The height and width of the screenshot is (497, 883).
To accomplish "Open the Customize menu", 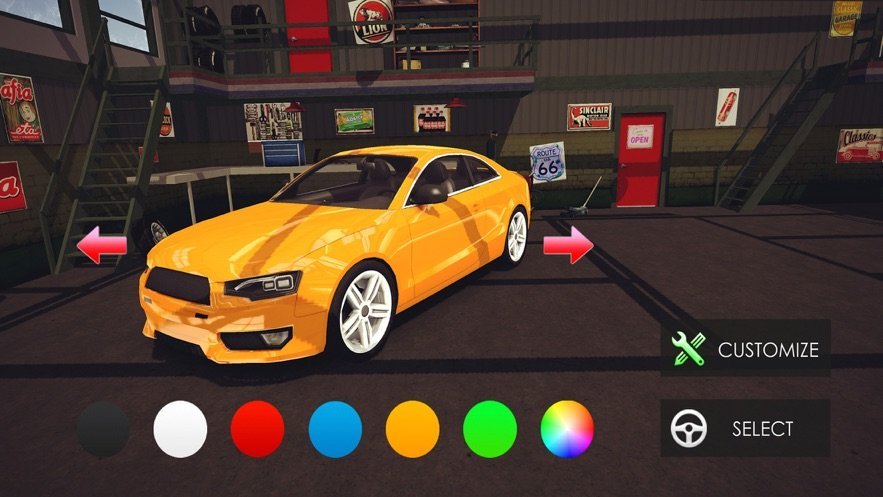I will pyautogui.click(x=745, y=348).
